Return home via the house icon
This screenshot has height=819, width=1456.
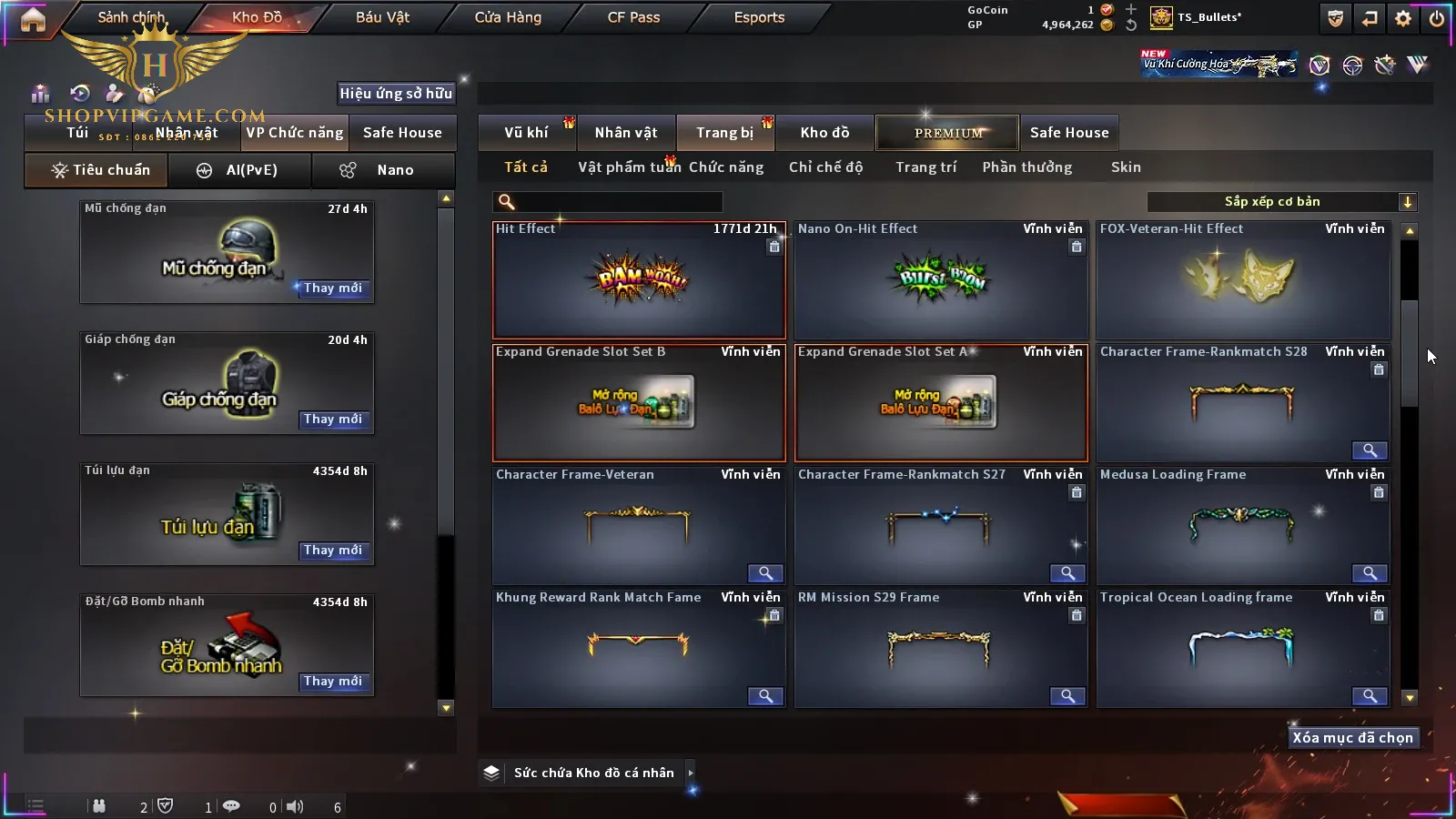(33, 19)
